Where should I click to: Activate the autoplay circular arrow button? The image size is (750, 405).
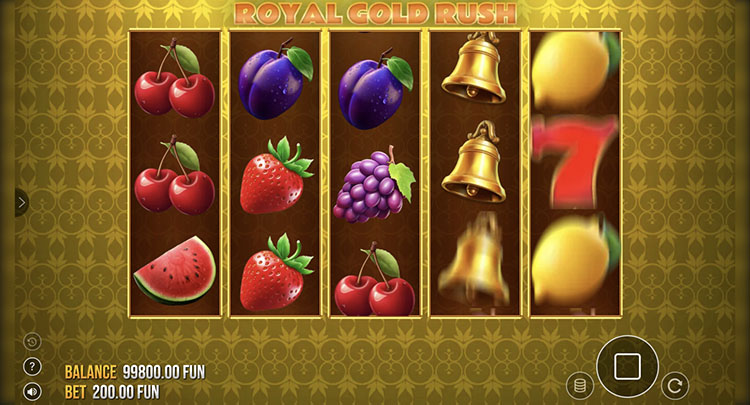click(x=676, y=384)
